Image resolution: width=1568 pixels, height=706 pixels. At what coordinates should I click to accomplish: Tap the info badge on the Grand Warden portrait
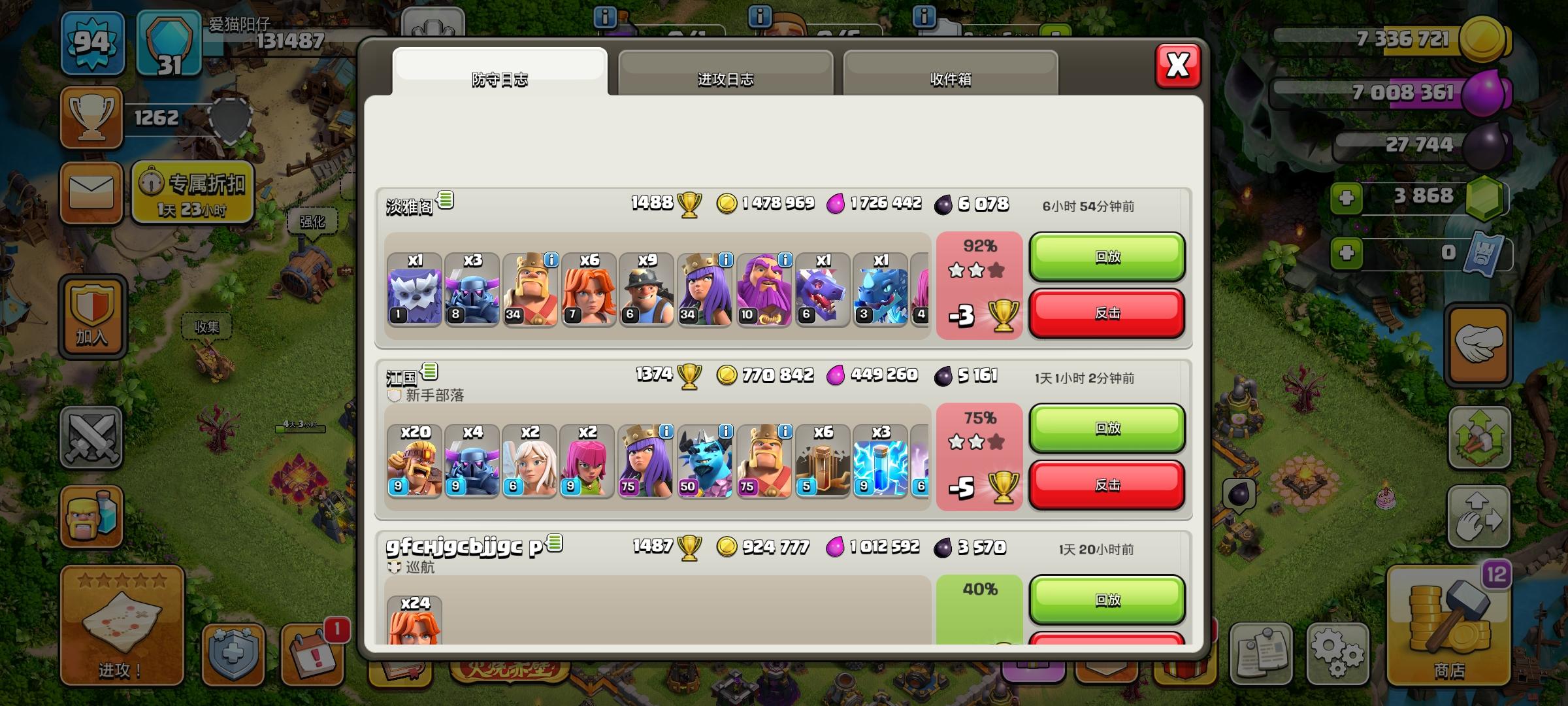[x=784, y=260]
